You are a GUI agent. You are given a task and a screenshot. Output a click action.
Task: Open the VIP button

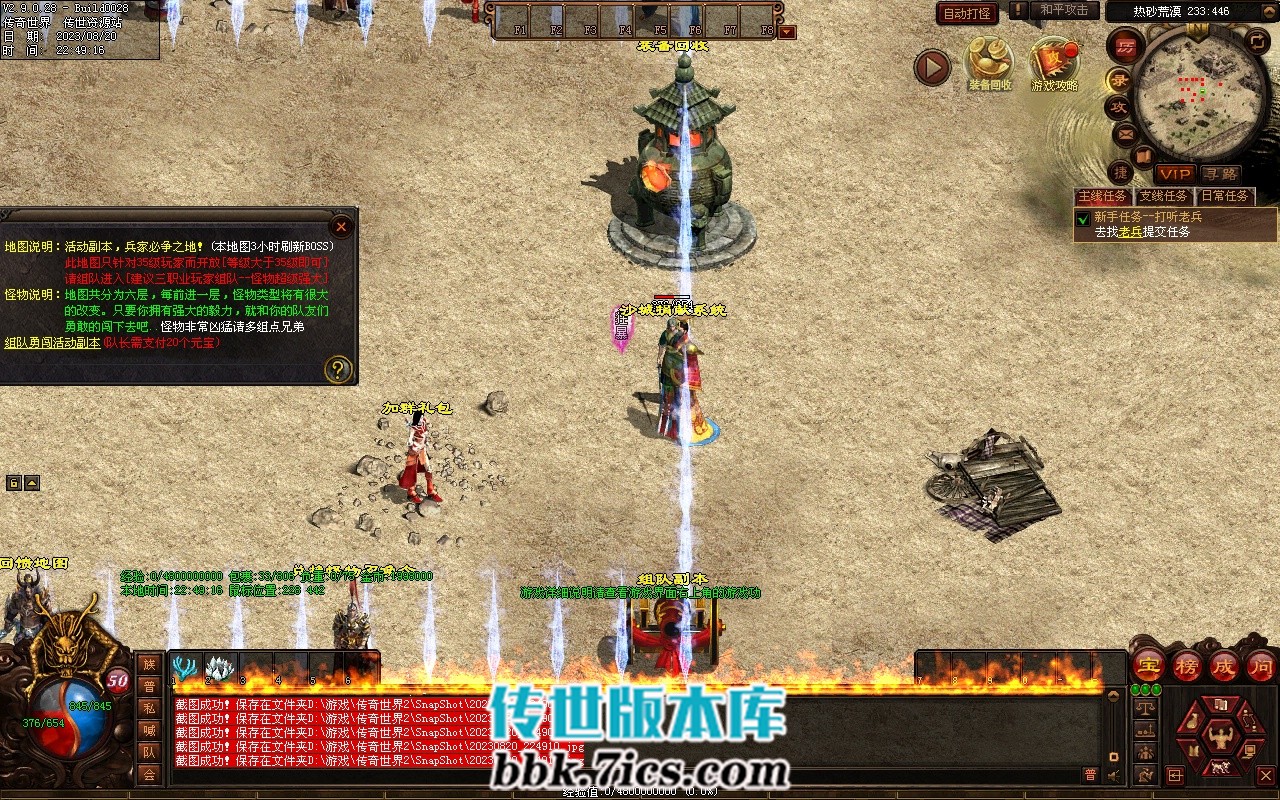[x=1175, y=174]
